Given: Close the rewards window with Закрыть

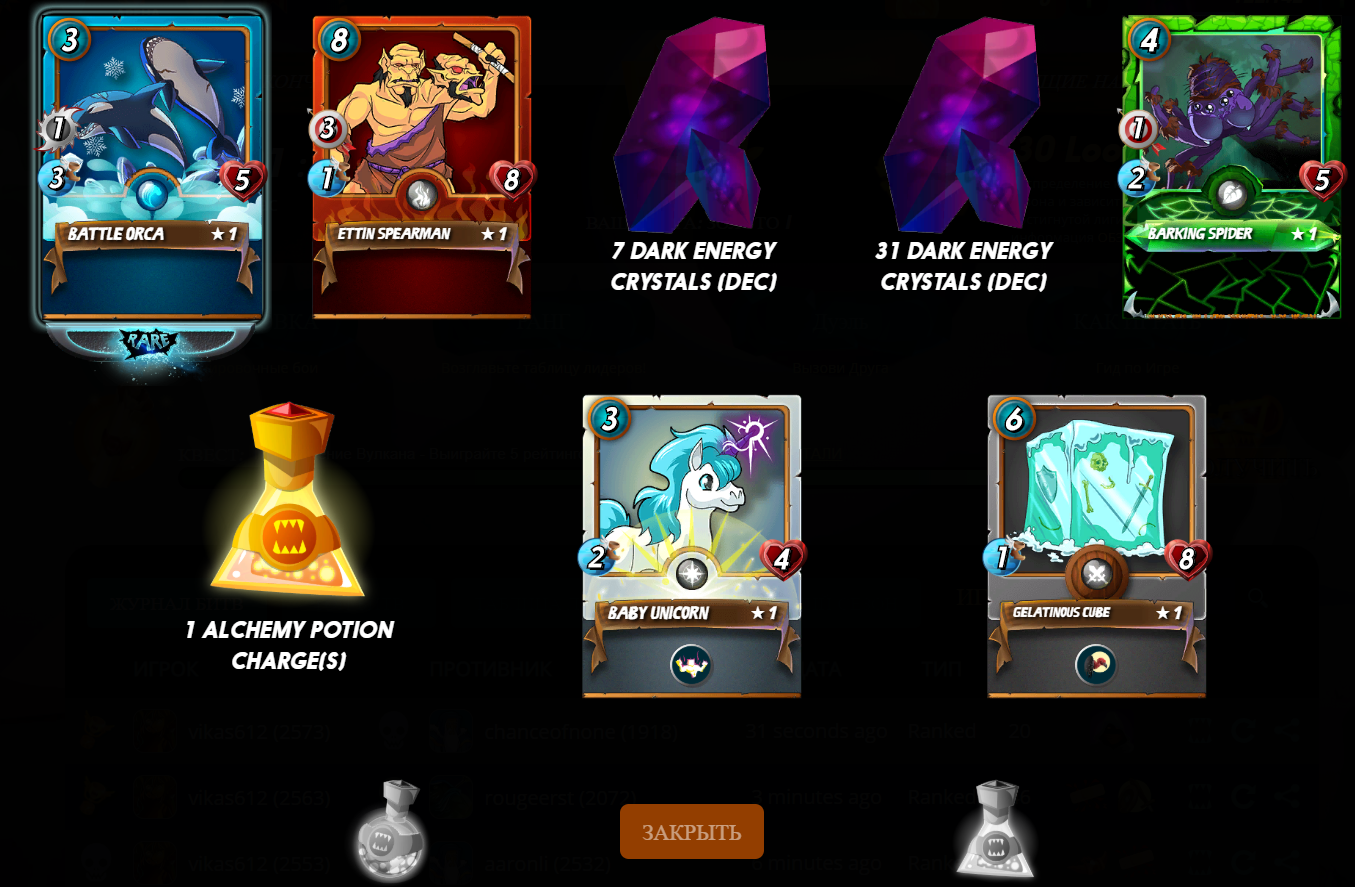Looking at the screenshot, I should point(691,831).
